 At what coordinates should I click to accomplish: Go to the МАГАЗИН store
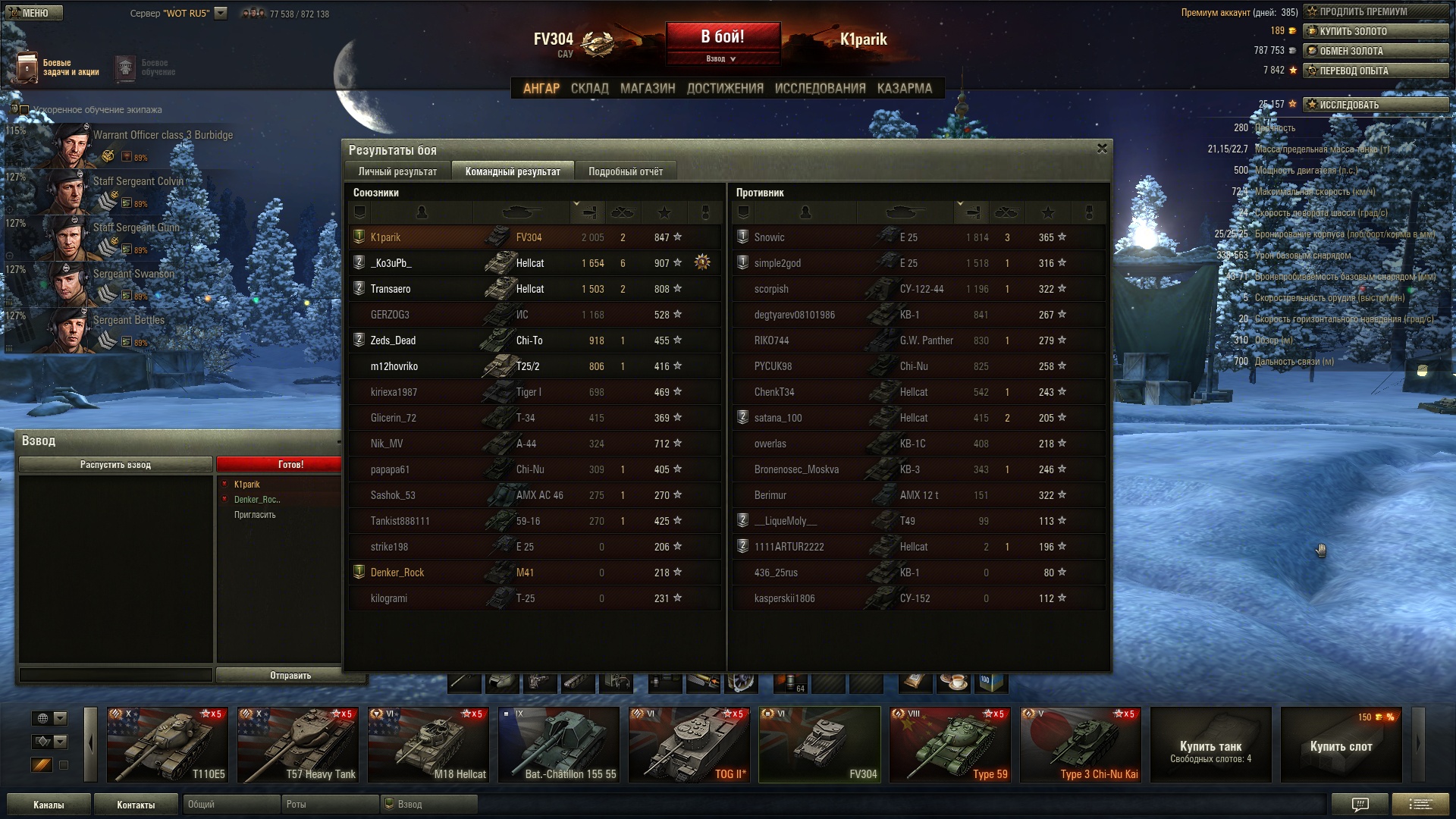point(647,88)
